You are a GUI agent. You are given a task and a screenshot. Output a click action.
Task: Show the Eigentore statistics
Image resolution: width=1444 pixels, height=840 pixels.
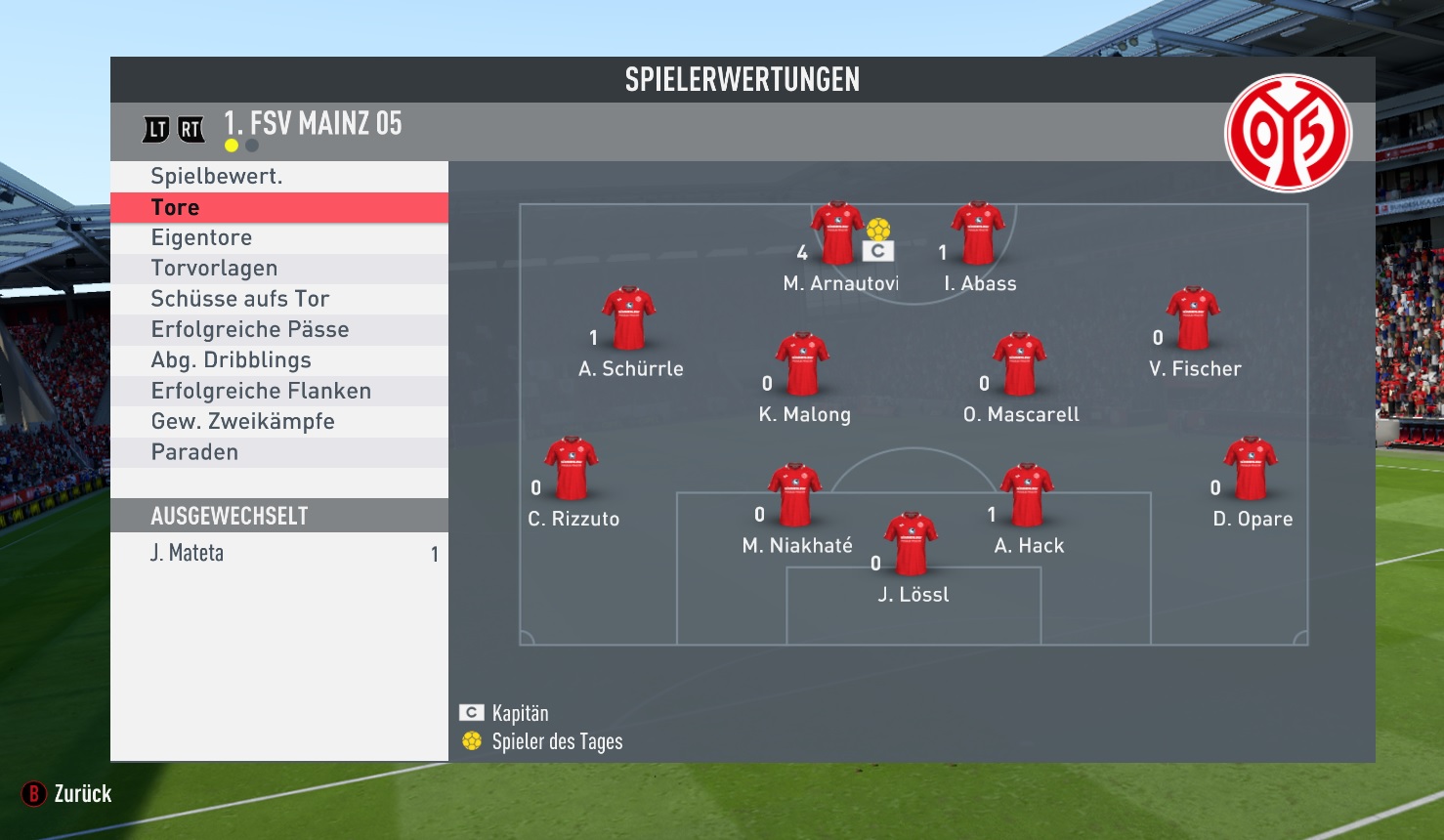coord(278,238)
